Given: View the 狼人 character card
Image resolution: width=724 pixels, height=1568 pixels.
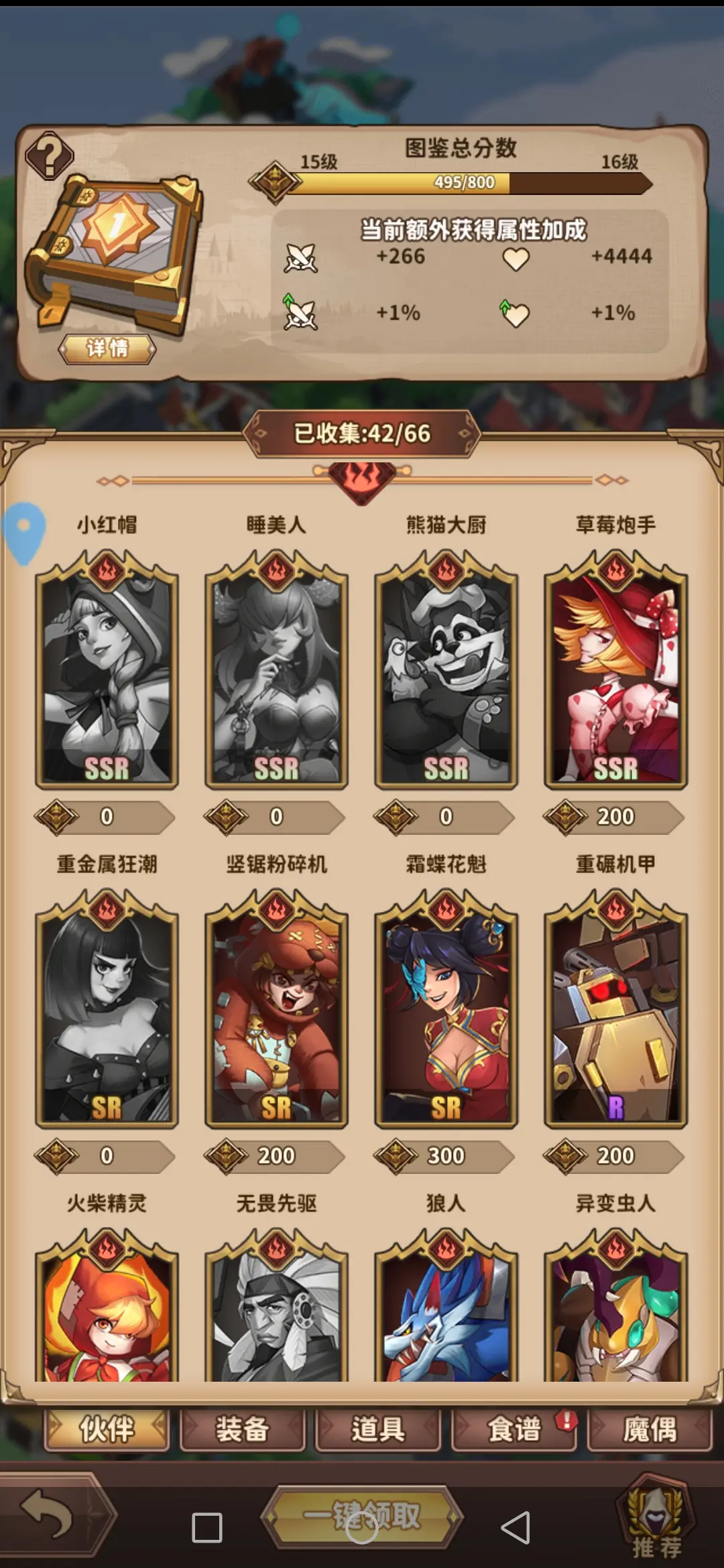Looking at the screenshot, I should click(x=446, y=1310).
